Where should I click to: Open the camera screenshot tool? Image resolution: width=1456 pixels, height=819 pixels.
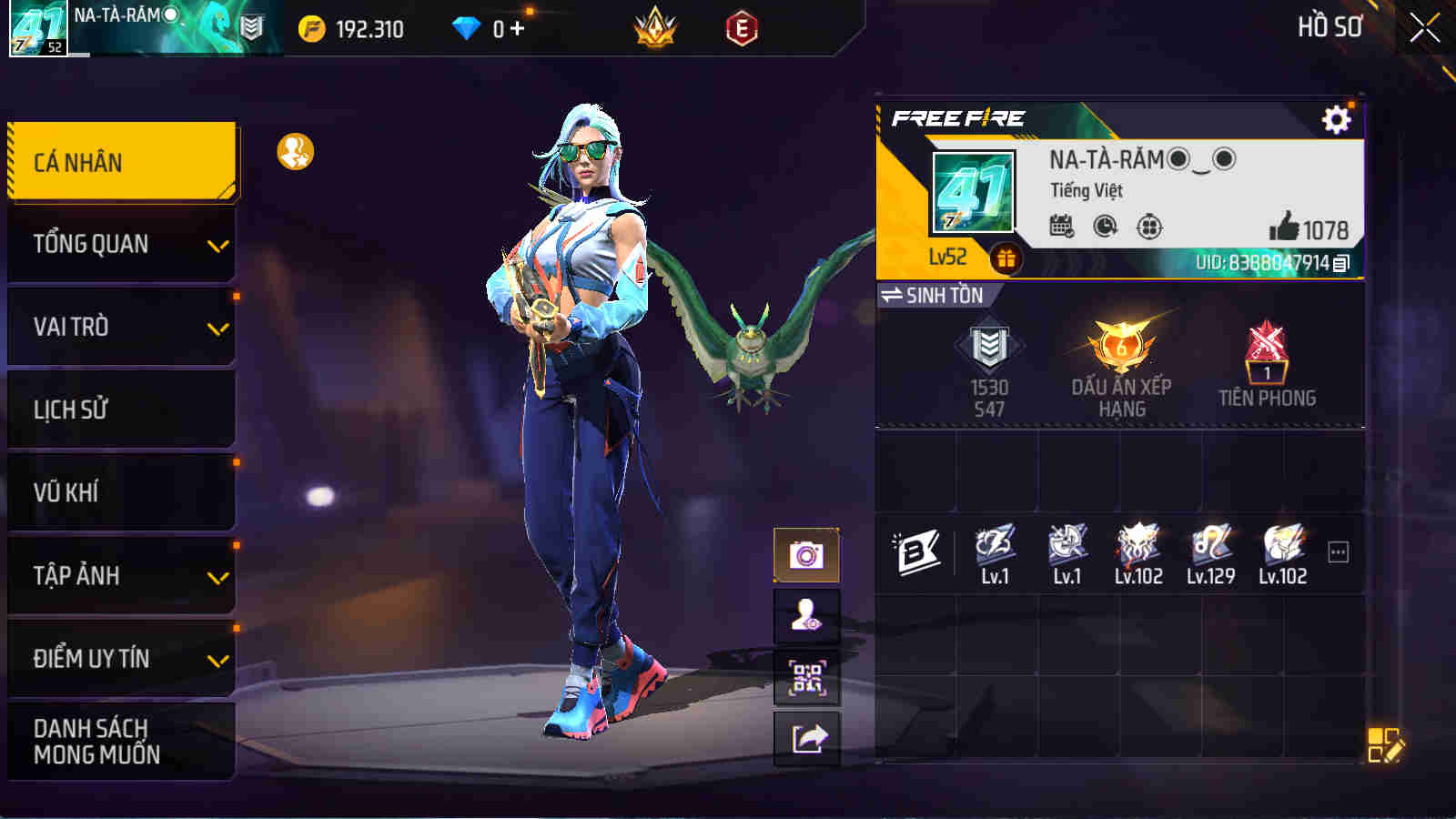click(x=806, y=553)
